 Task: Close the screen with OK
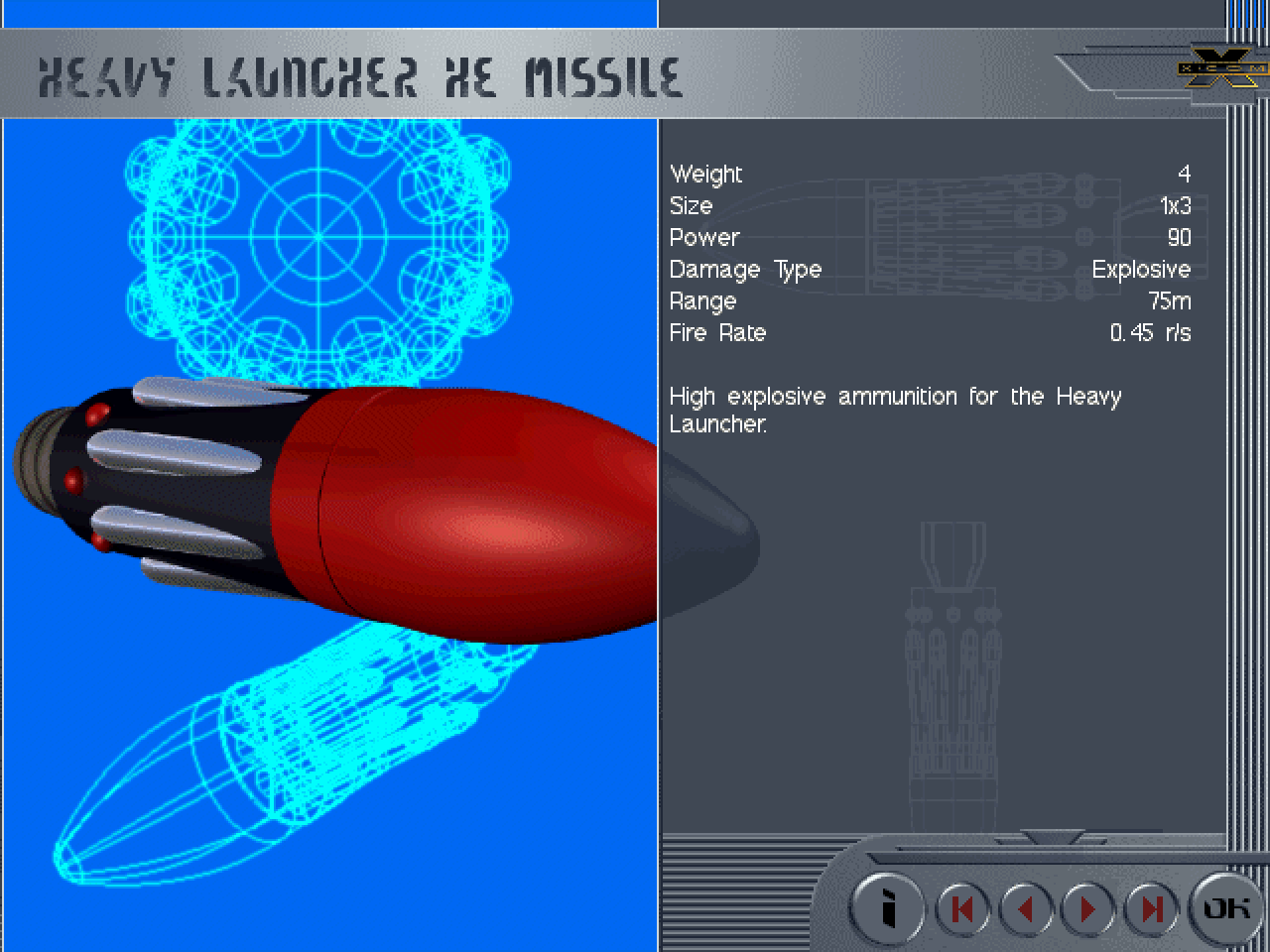1226,906
